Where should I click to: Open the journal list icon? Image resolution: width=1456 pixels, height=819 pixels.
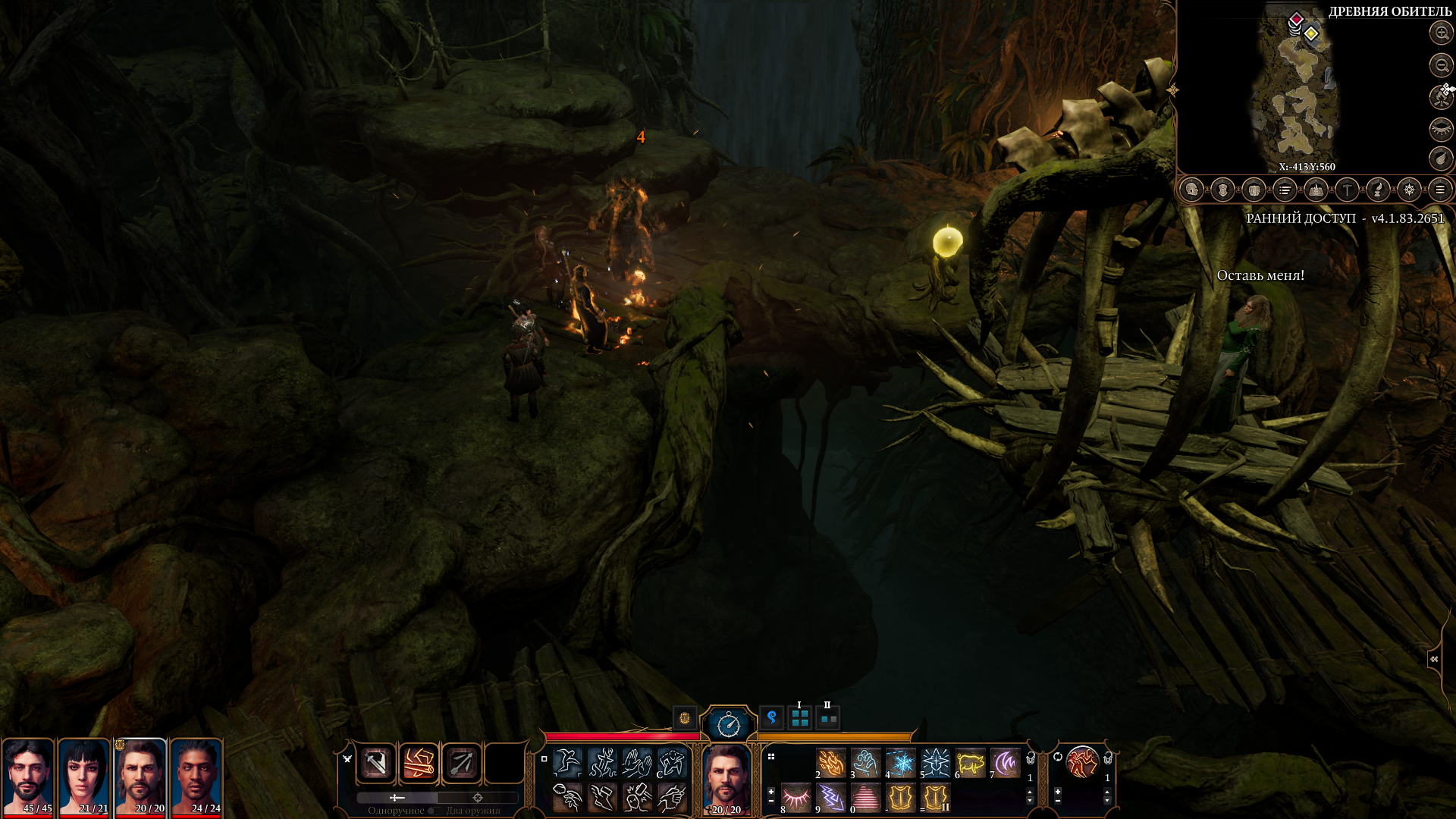tap(1285, 190)
